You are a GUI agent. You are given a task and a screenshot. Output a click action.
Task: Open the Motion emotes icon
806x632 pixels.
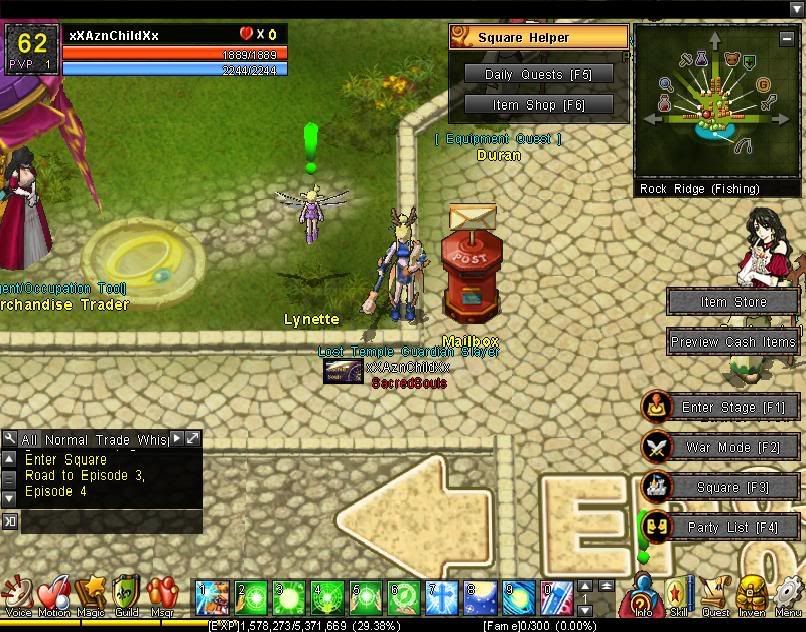tap(54, 594)
